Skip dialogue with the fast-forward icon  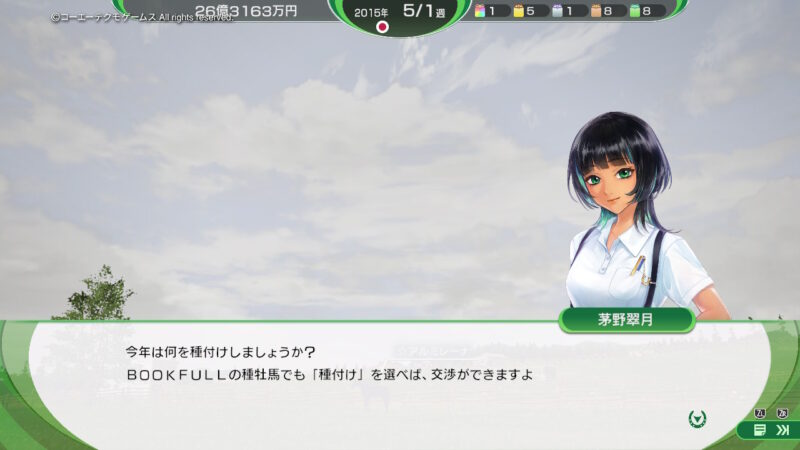click(781, 430)
